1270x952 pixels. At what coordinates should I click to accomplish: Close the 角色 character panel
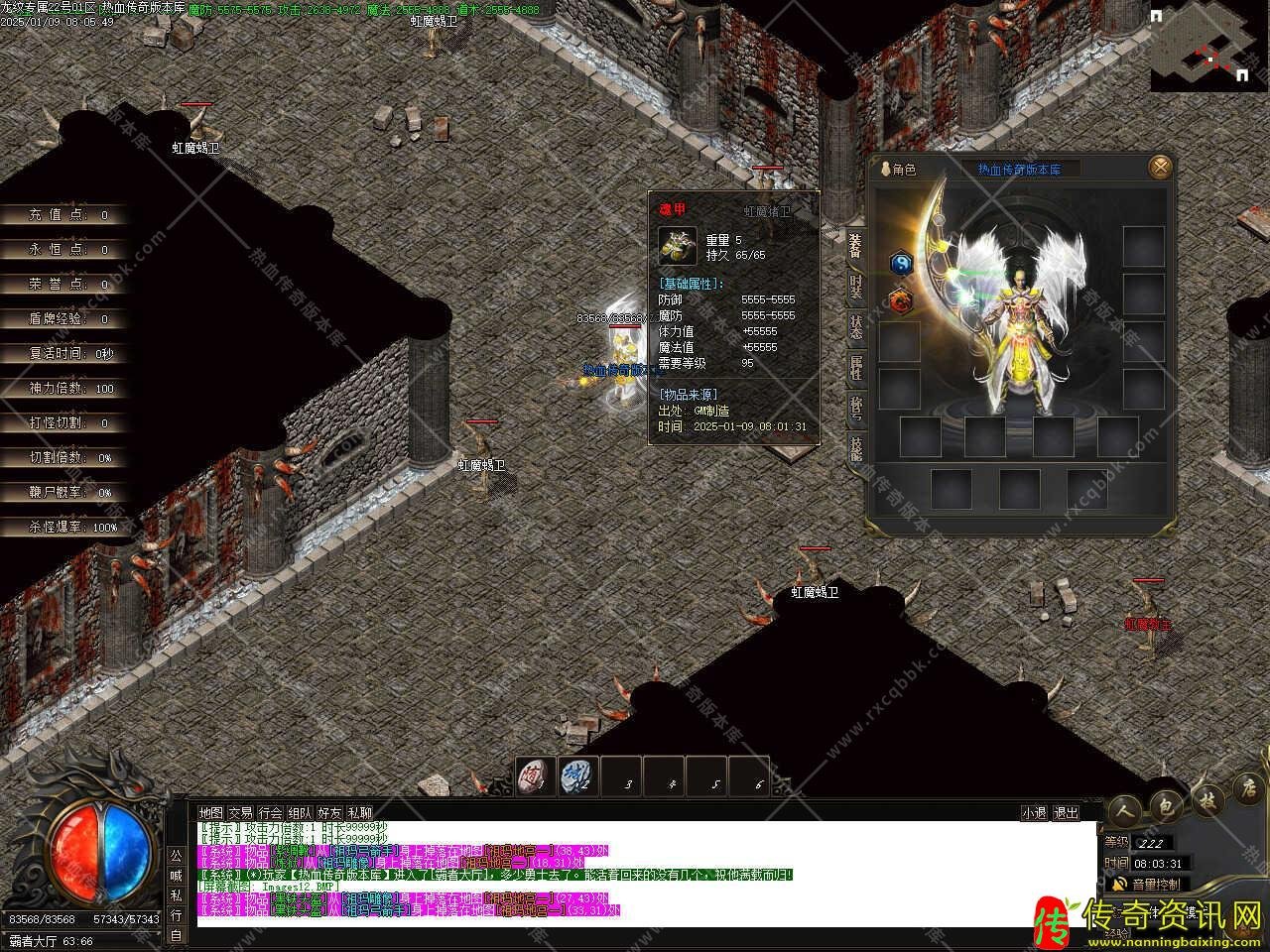(x=1160, y=167)
